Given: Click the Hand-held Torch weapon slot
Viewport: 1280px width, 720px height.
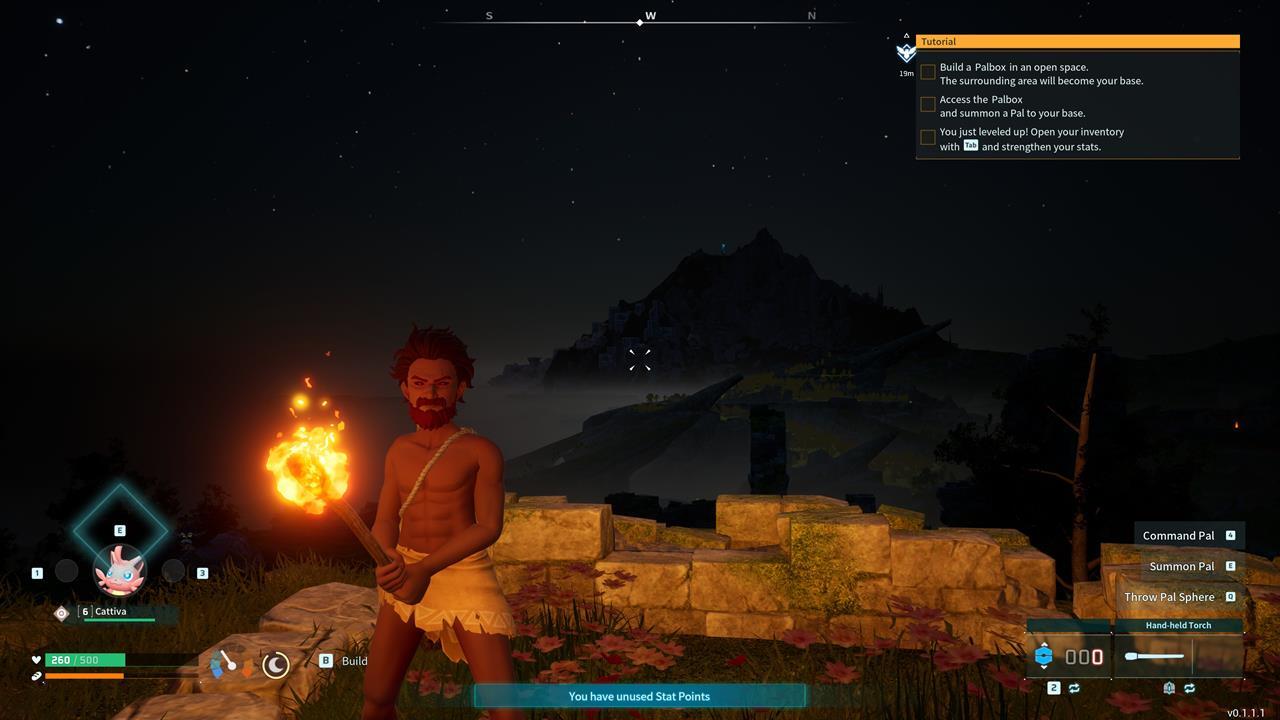Looking at the screenshot, I should coord(1178,656).
